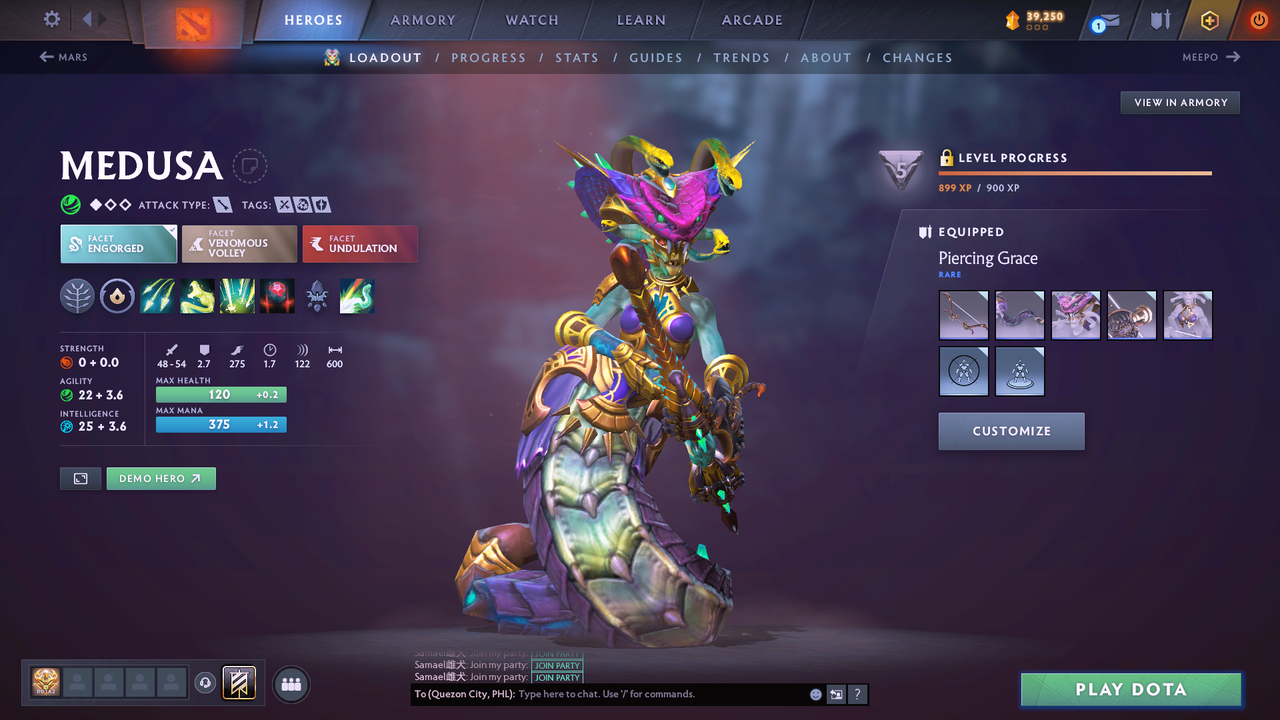Click the Dota Plus hexagon icon

1208,20
